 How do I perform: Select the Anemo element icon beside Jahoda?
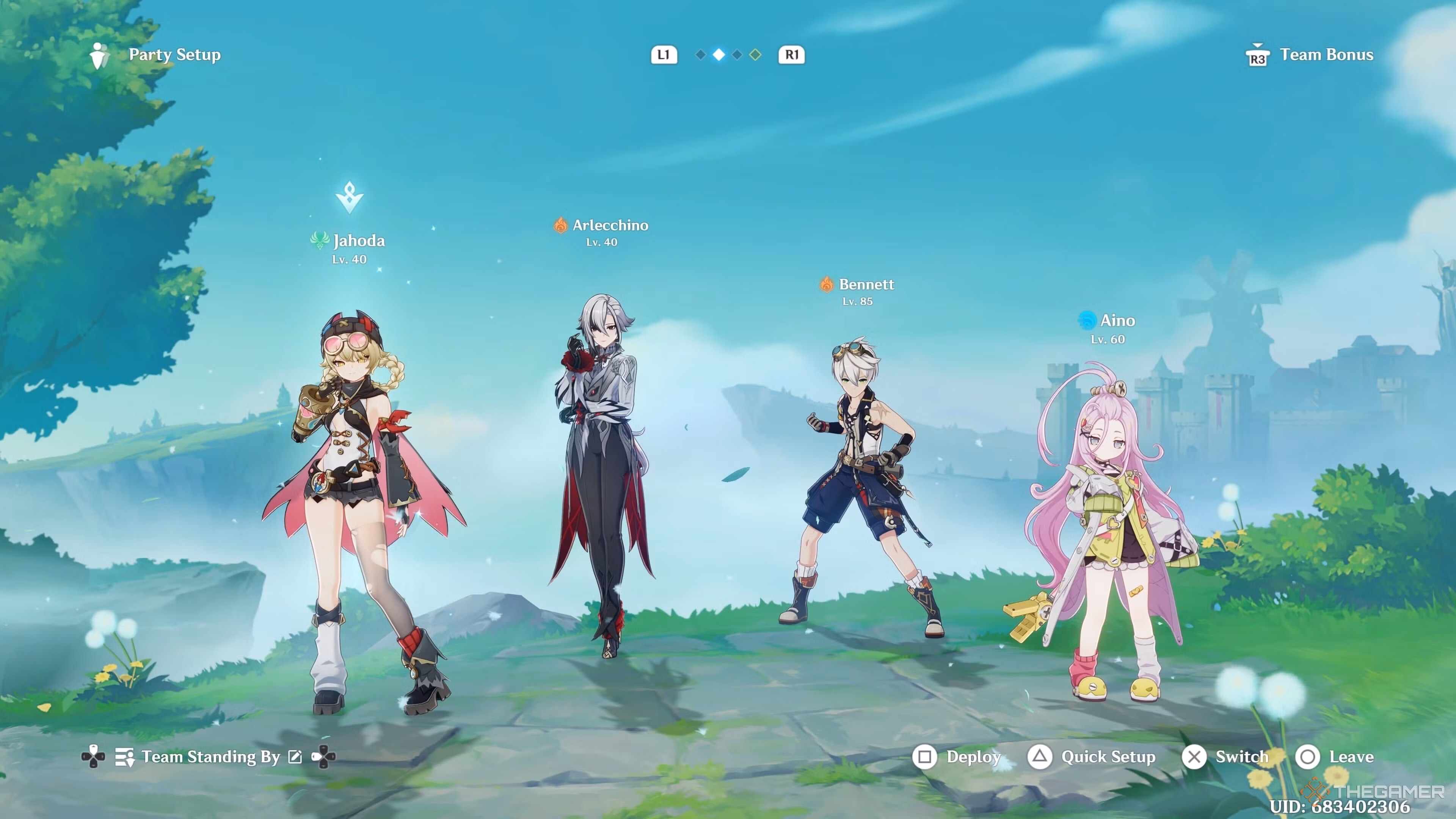320,240
